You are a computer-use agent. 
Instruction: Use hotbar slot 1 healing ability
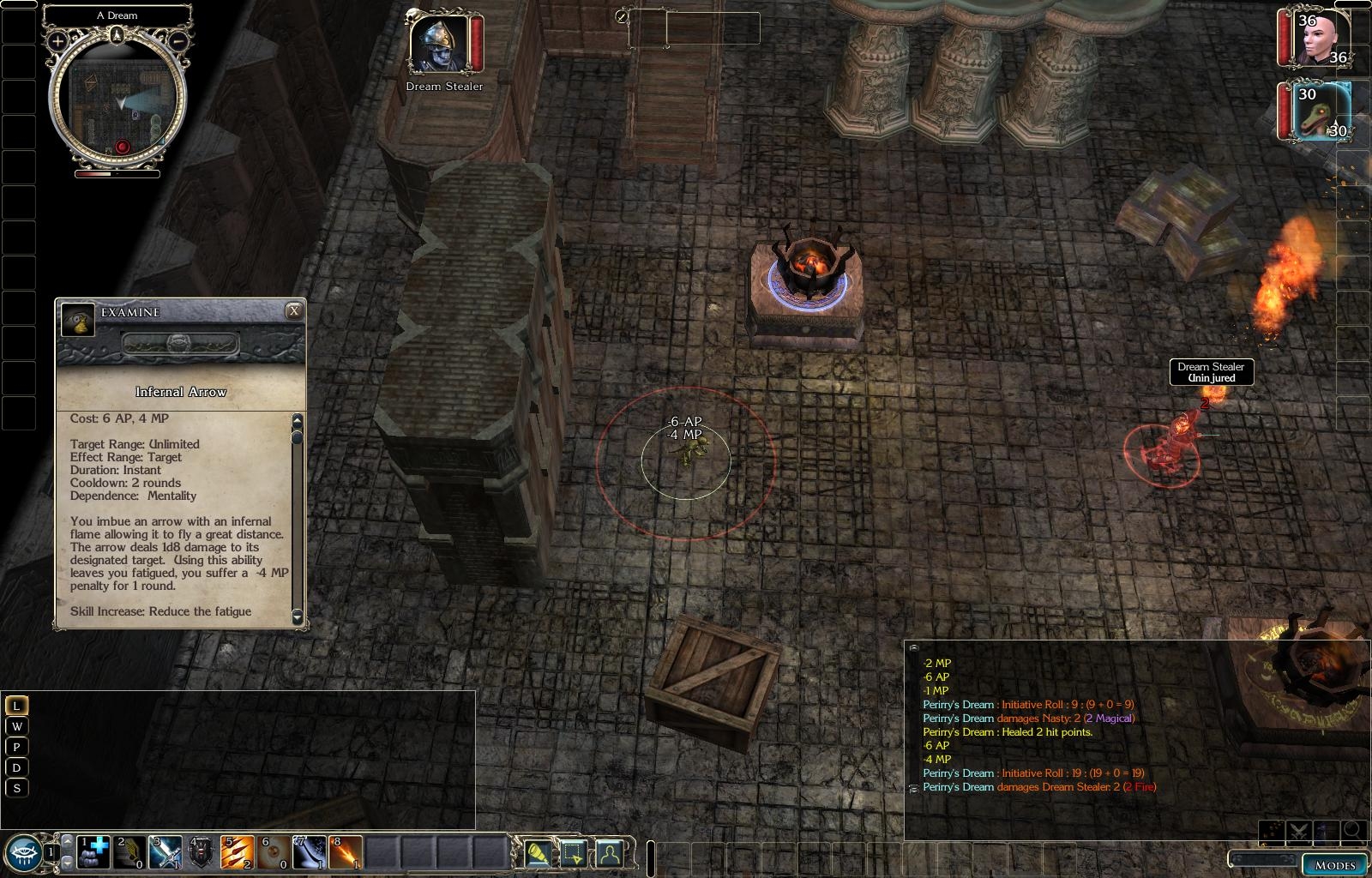[x=94, y=852]
